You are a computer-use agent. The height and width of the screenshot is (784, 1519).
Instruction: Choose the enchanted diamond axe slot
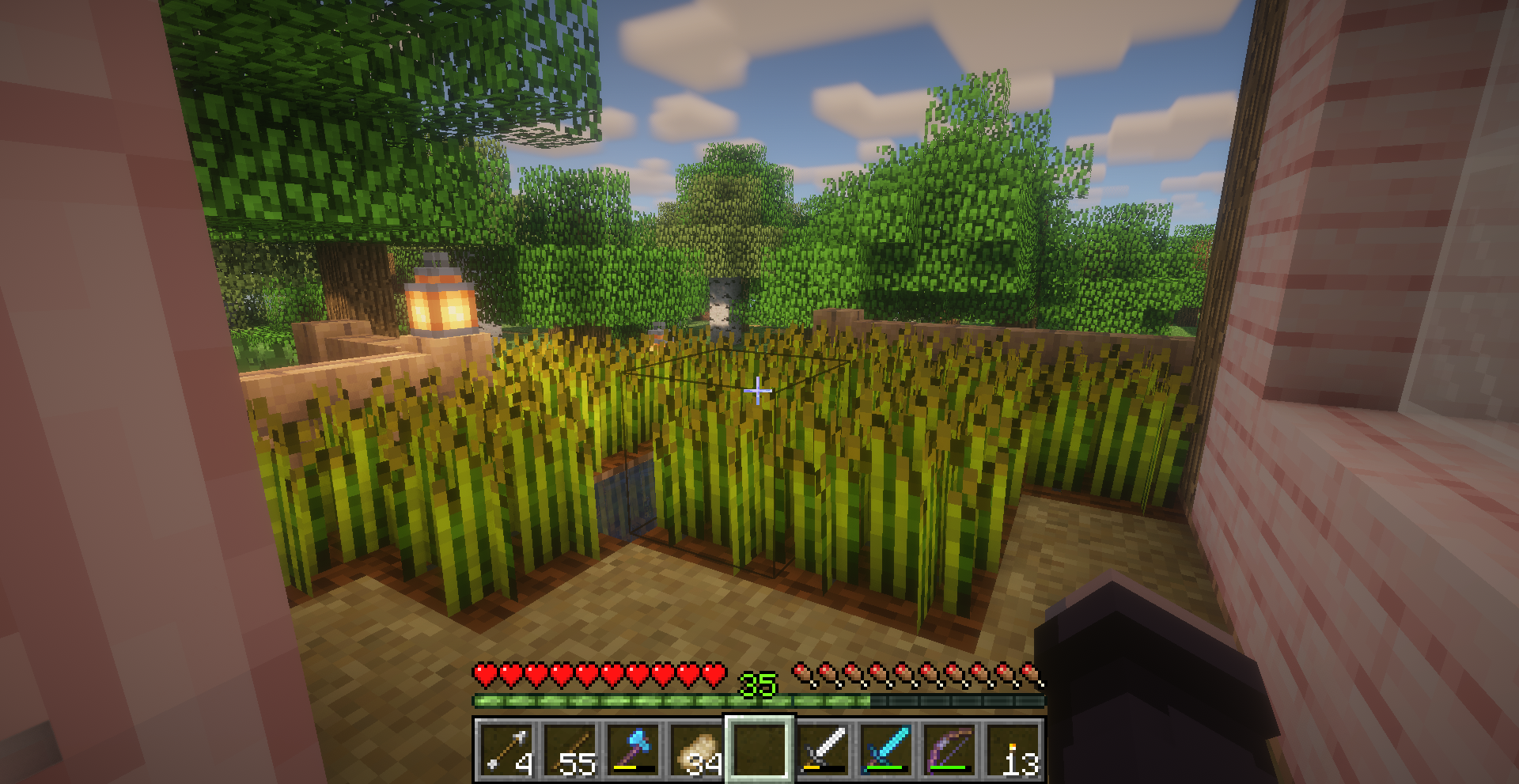(633, 749)
